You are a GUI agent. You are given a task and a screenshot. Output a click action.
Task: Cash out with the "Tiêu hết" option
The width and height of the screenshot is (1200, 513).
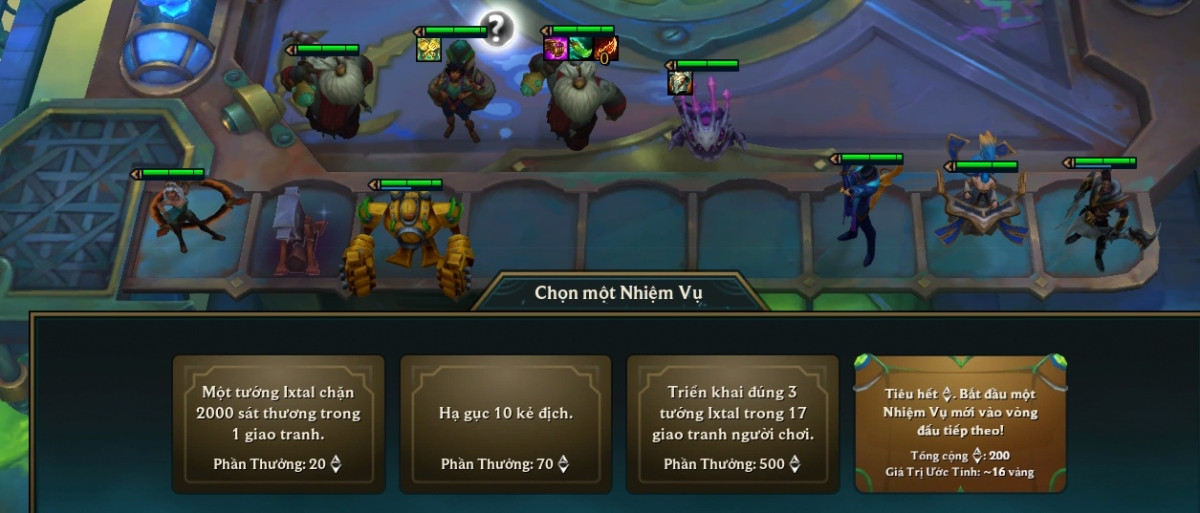[x=960, y=424]
